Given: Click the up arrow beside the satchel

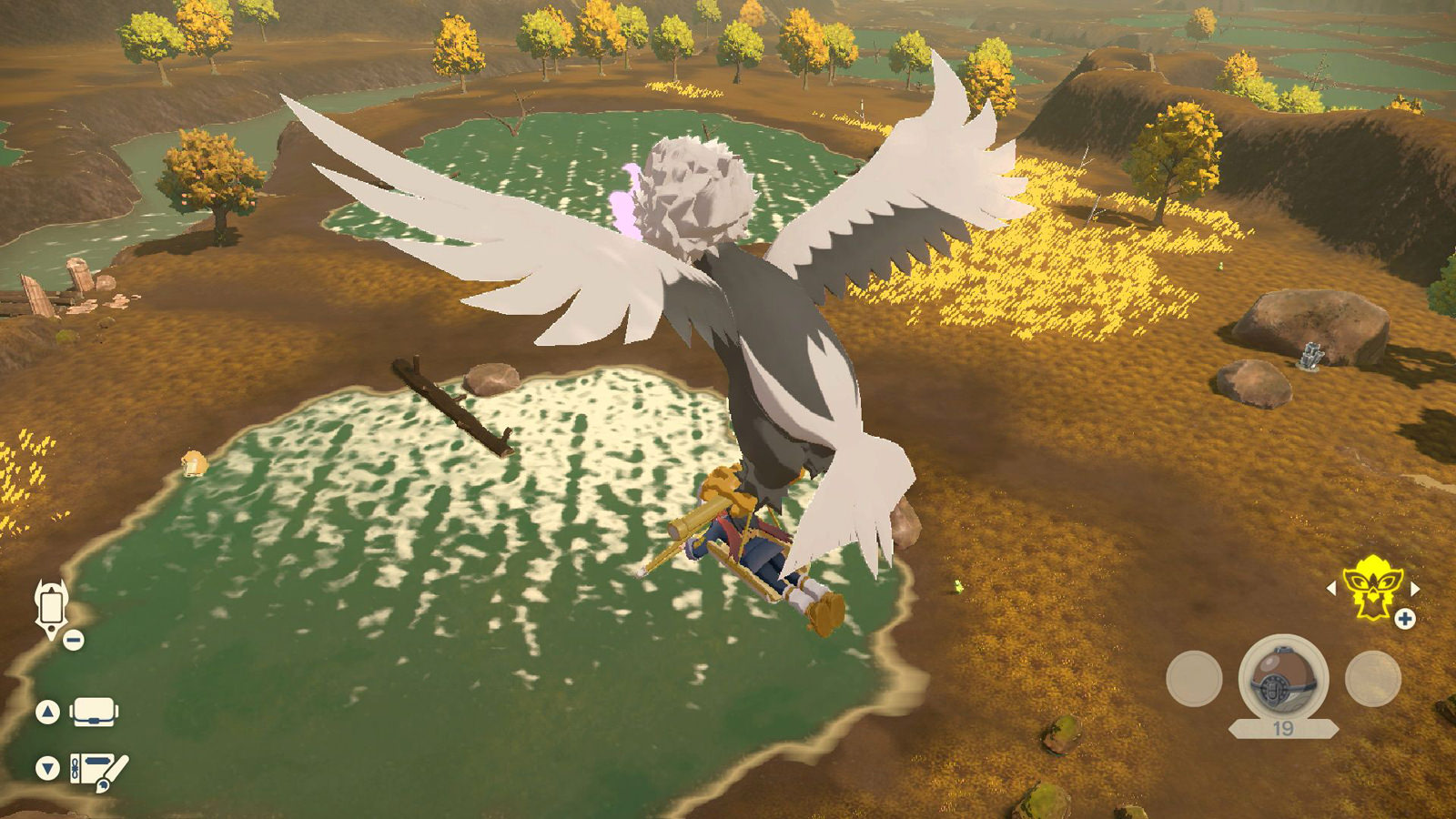Looking at the screenshot, I should (47, 713).
